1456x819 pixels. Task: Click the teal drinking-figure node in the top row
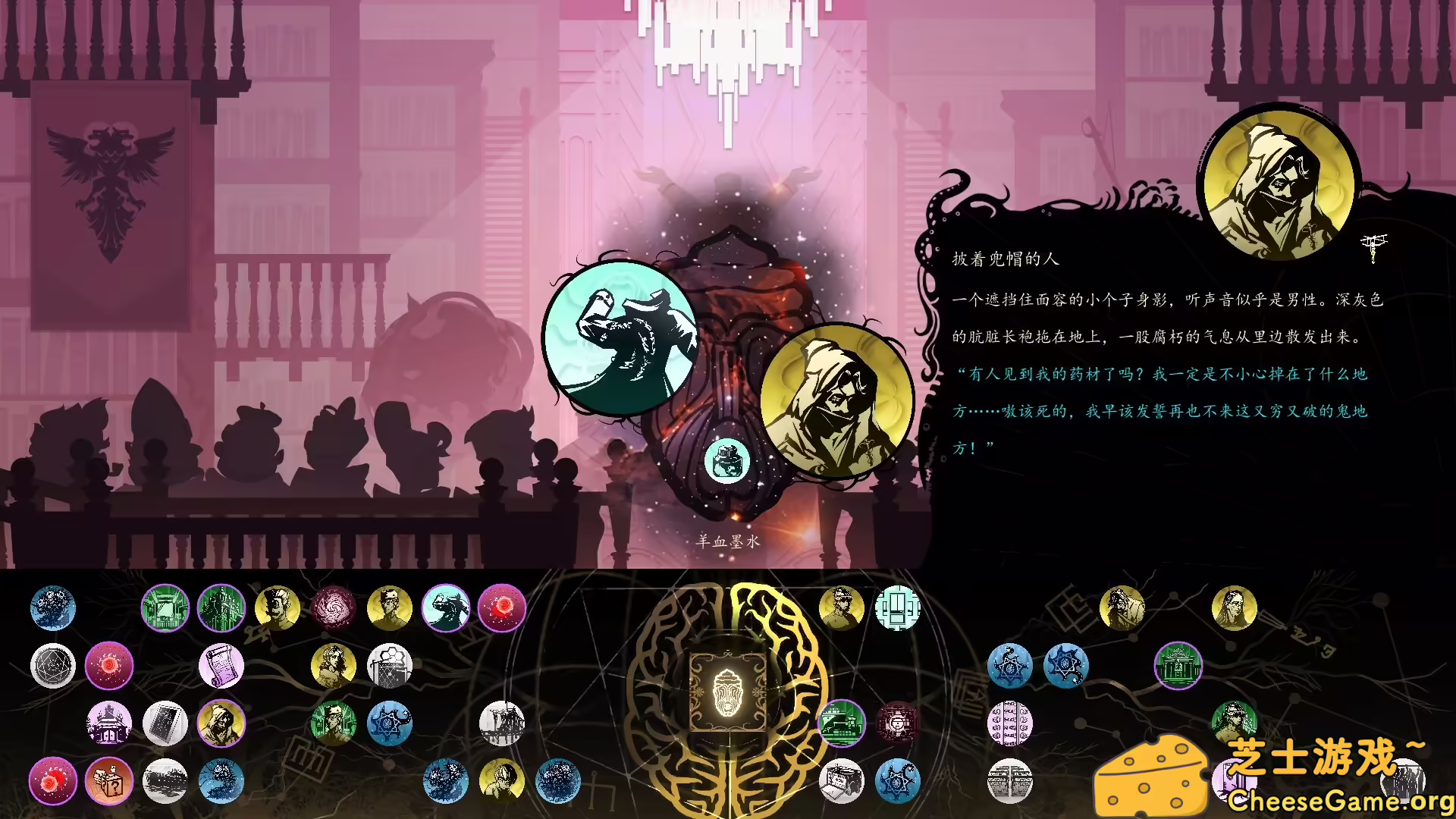[x=446, y=608]
